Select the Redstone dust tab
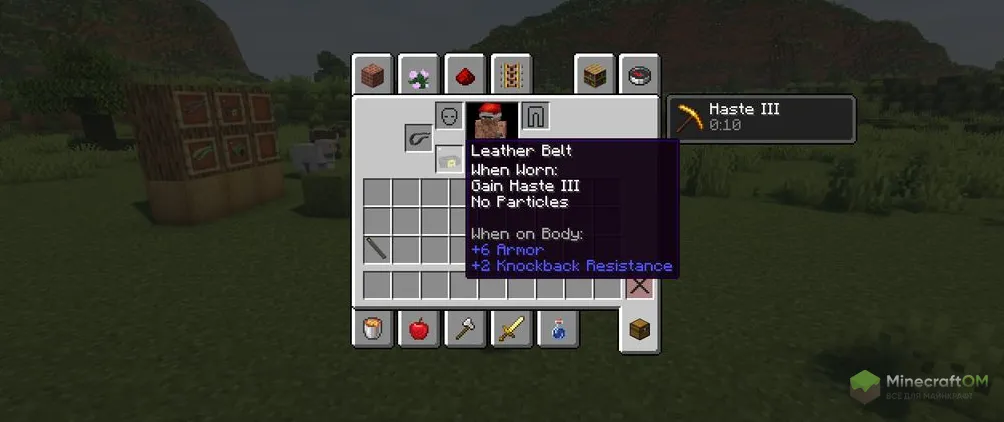 click(465, 75)
